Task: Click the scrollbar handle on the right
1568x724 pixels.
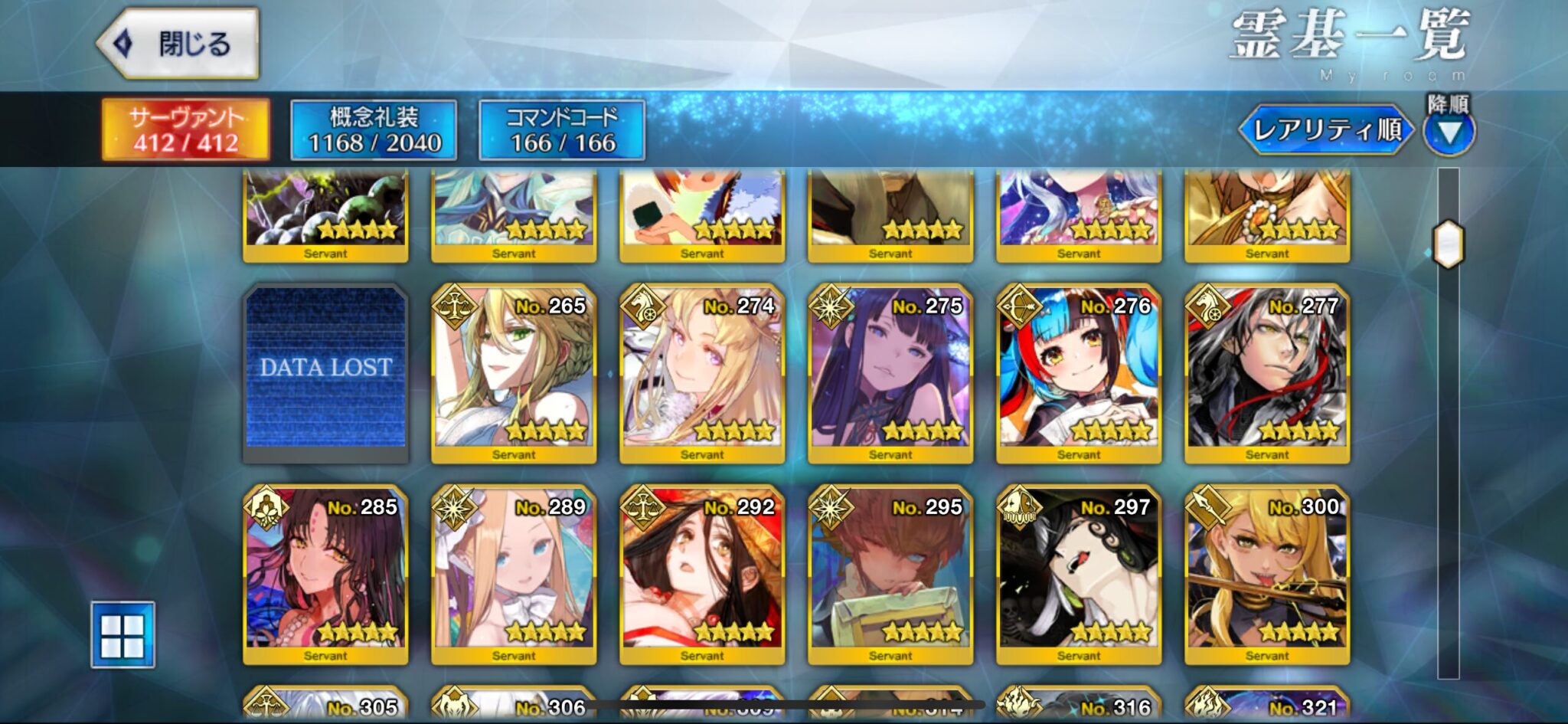Action: pyautogui.click(x=1448, y=244)
